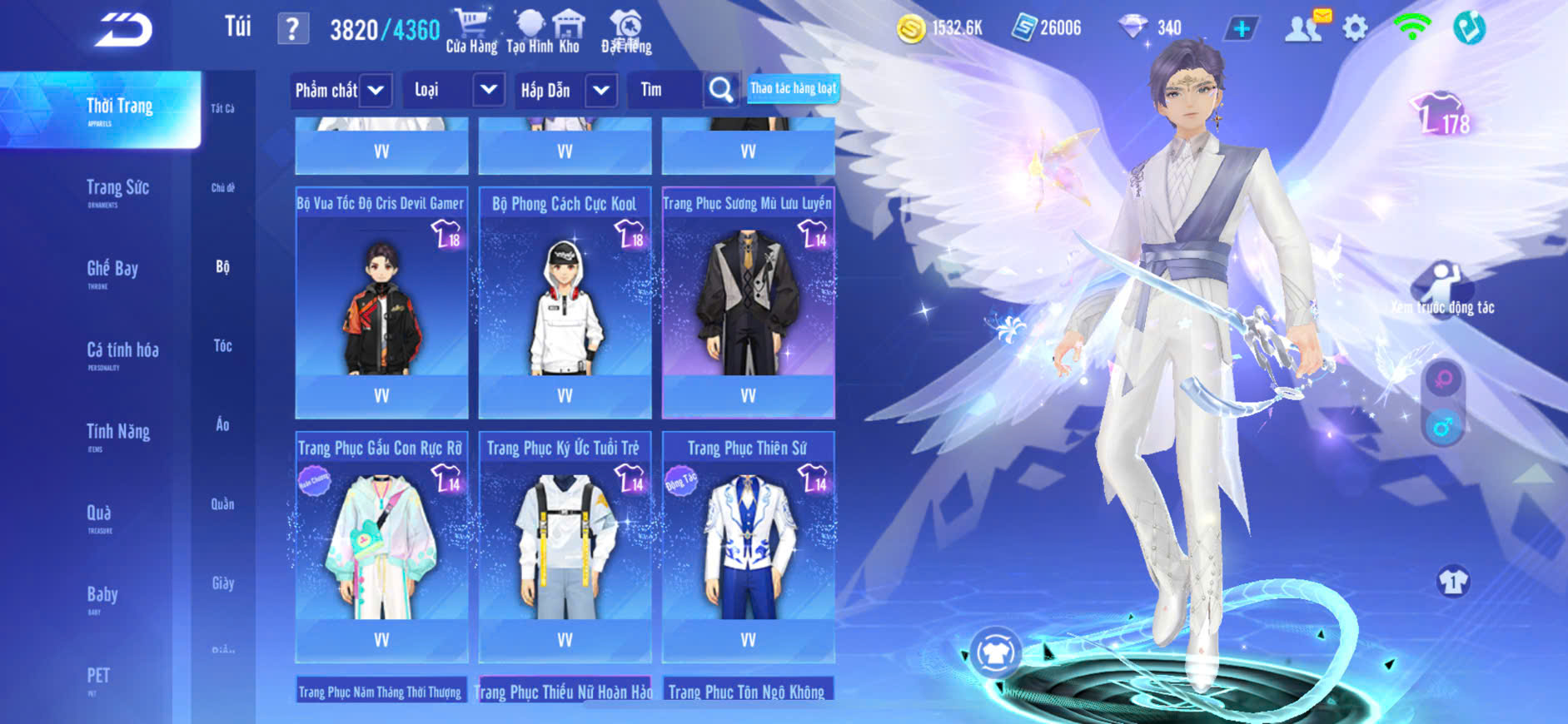The height and width of the screenshot is (724, 1568).
Task: Open the Cá tính hóa category
Action: (122, 351)
